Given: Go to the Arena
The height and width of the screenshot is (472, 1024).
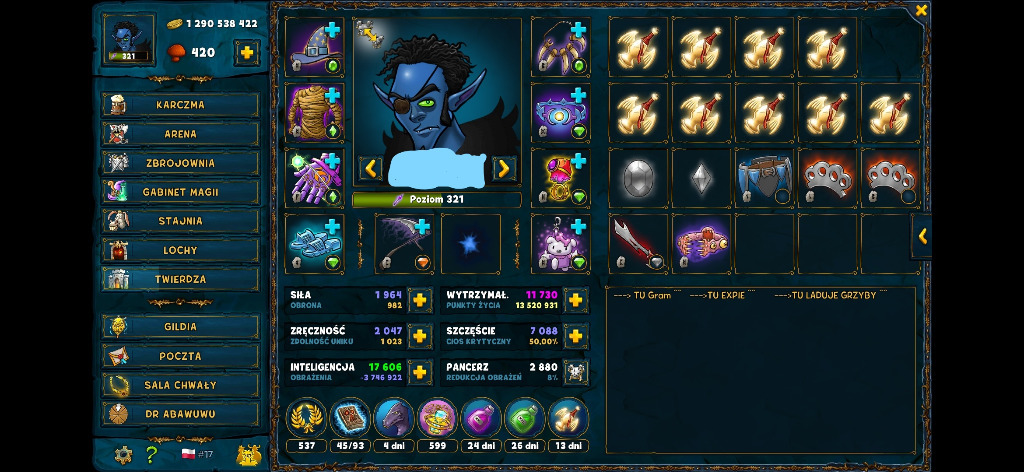Looking at the screenshot, I should (180, 134).
